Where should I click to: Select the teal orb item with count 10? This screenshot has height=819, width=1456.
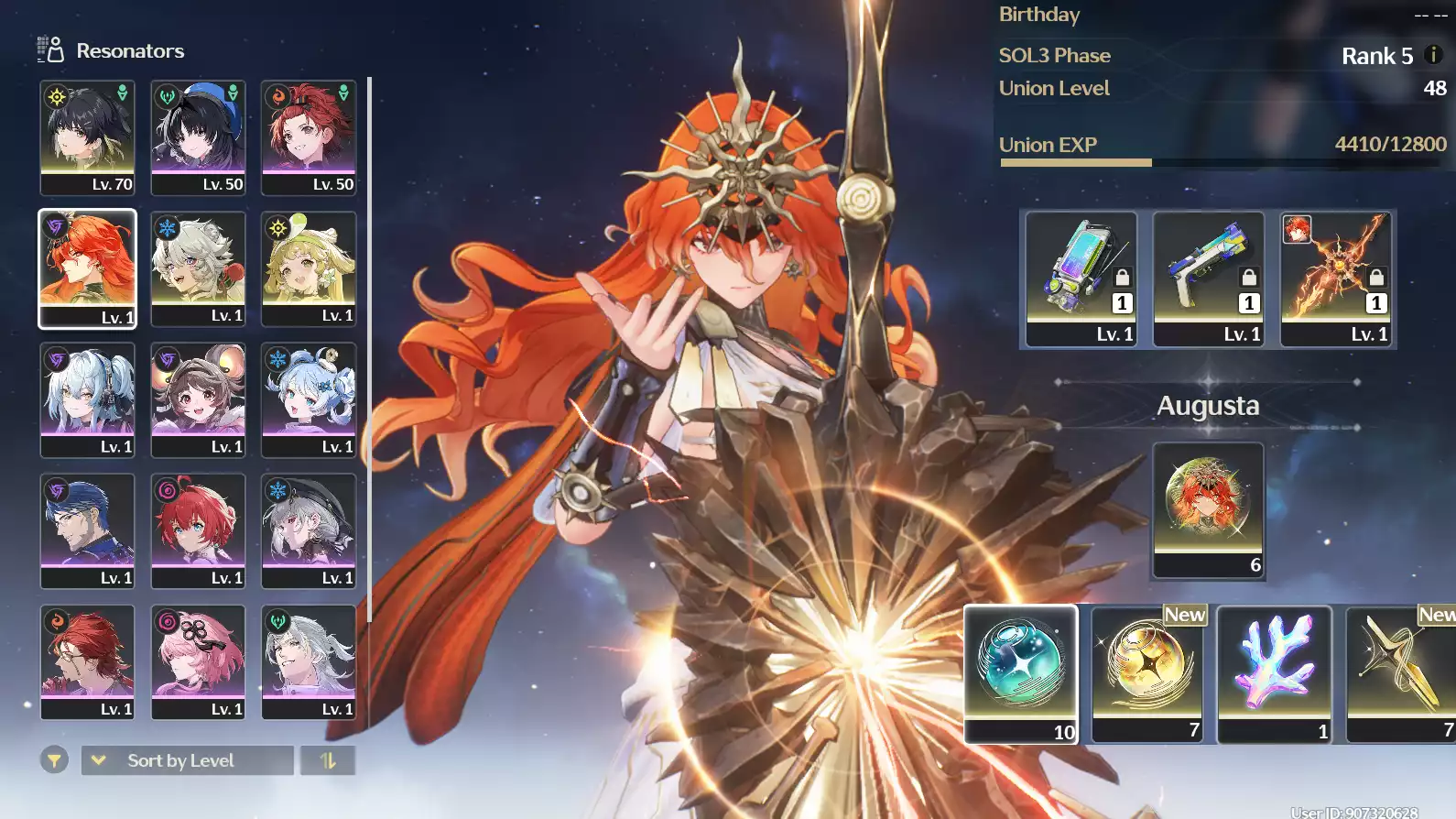tap(1020, 672)
